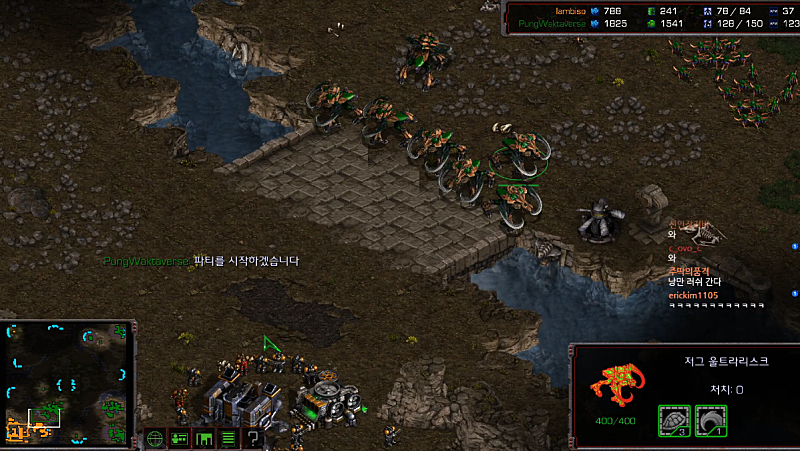Open the question mark help button
This screenshot has height=451, width=800.
point(253,438)
